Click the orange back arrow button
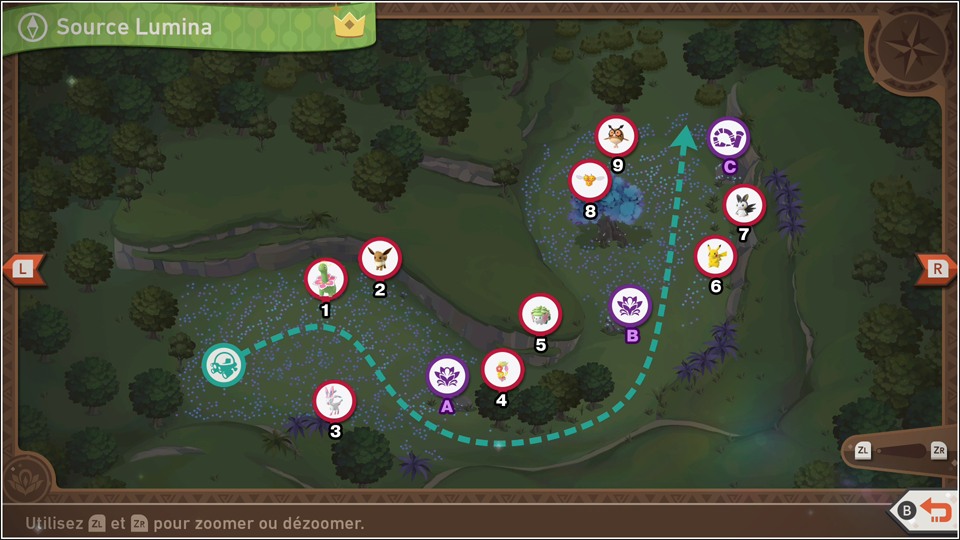Image resolution: width=960 pixels, height=540 pixels. (x=936, y=511)
